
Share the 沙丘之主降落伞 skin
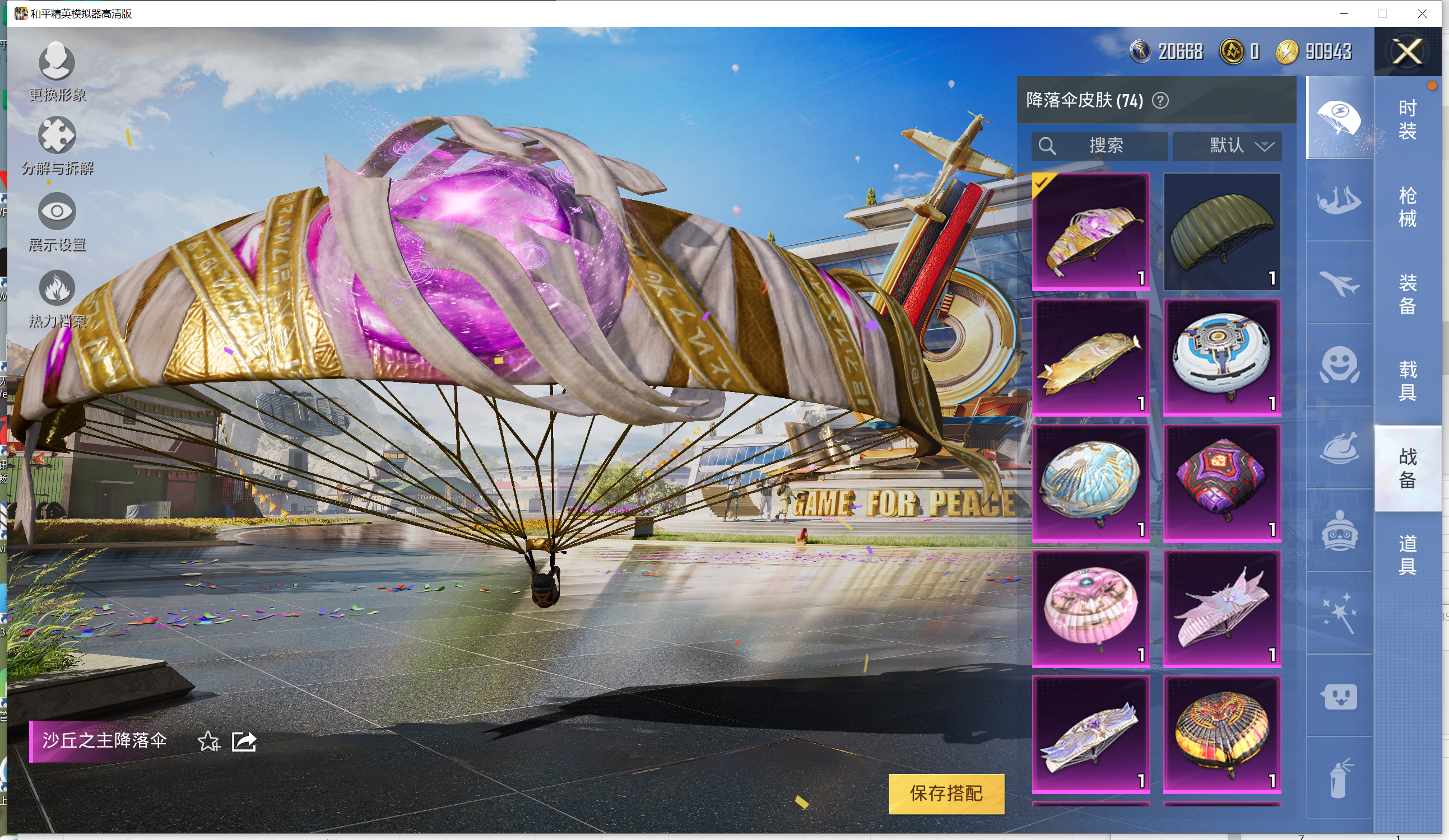coord(244,741)
